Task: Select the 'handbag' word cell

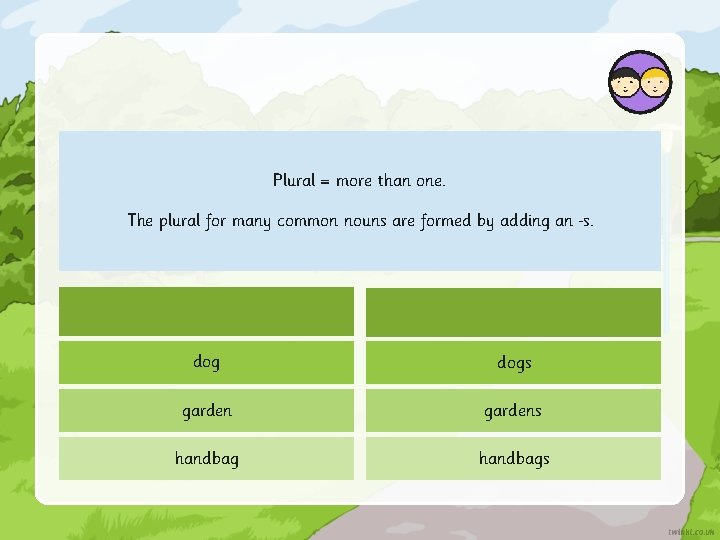Action: [206, 458]
